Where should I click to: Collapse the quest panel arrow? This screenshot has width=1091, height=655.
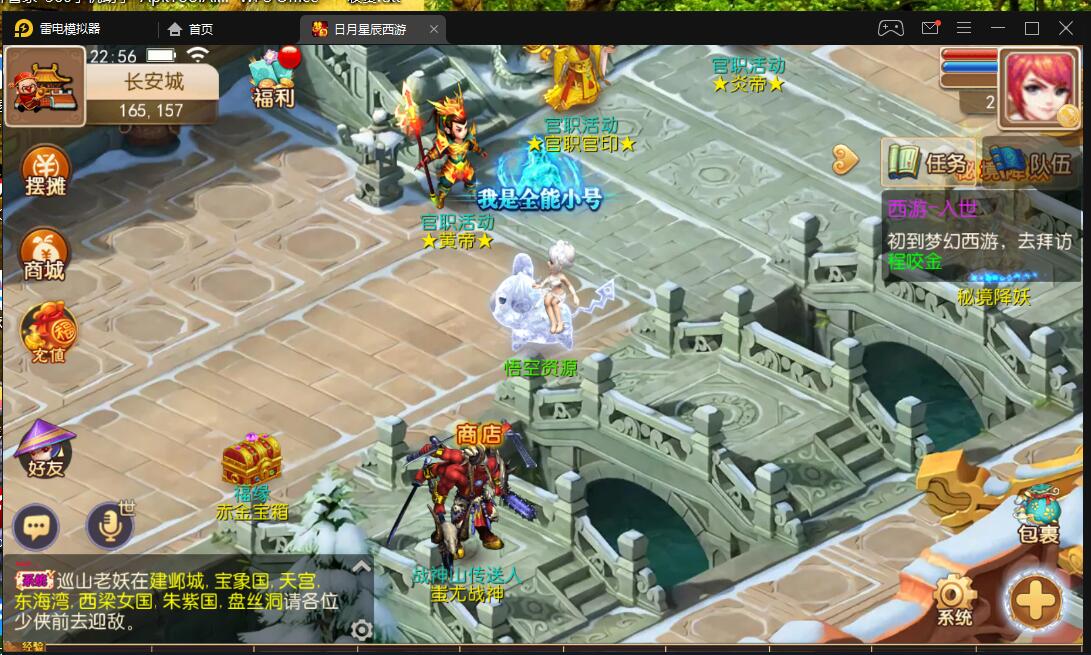click(x=846, y=158)
